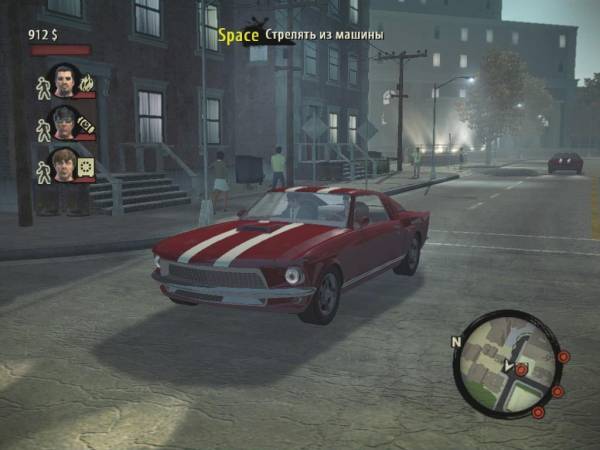Select the red marker beside the player arrow
The width and height of the screenshot is (600, 450).
click(x=521, y=369)
